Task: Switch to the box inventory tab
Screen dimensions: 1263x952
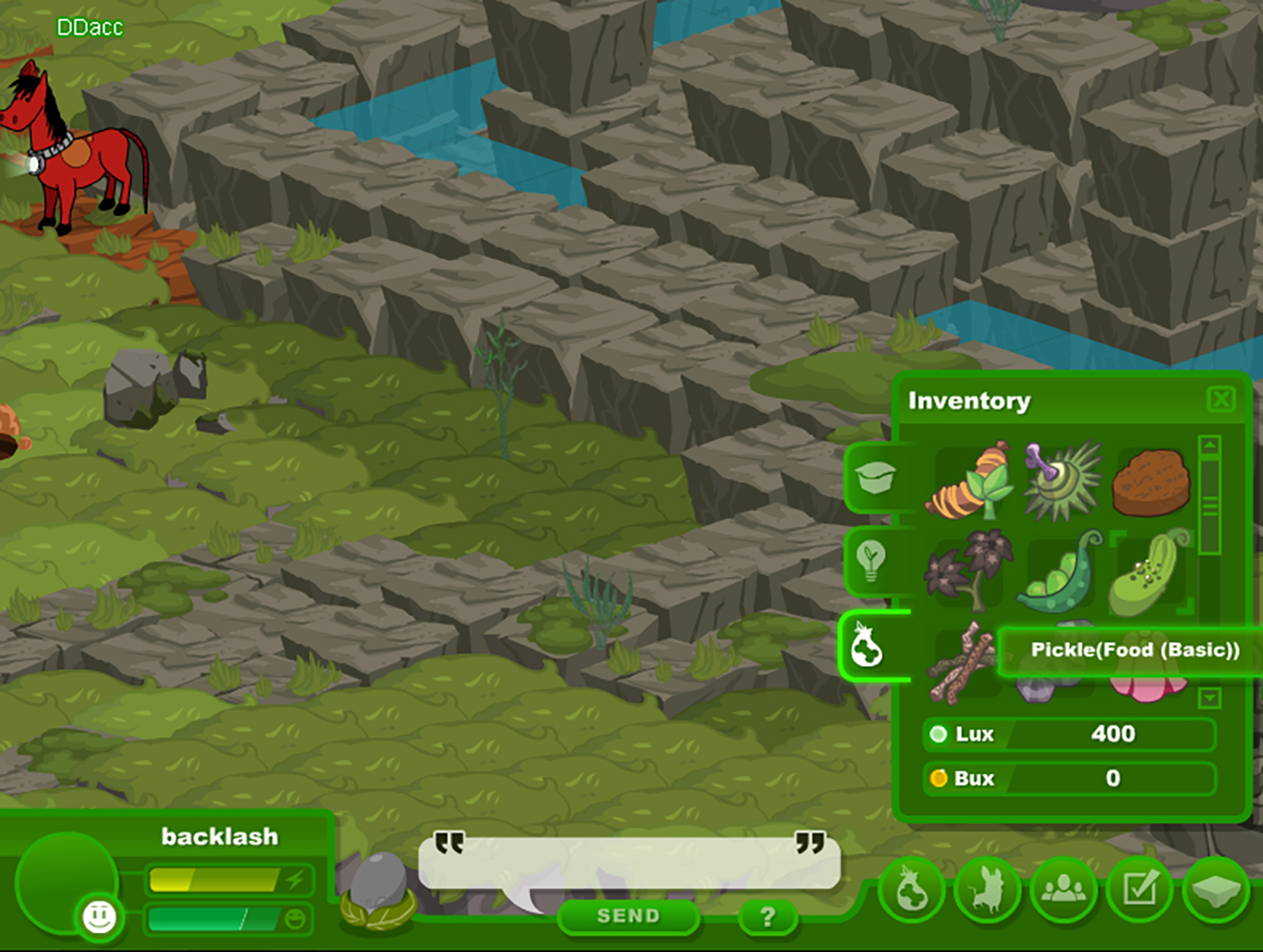Action: [875, 476]
